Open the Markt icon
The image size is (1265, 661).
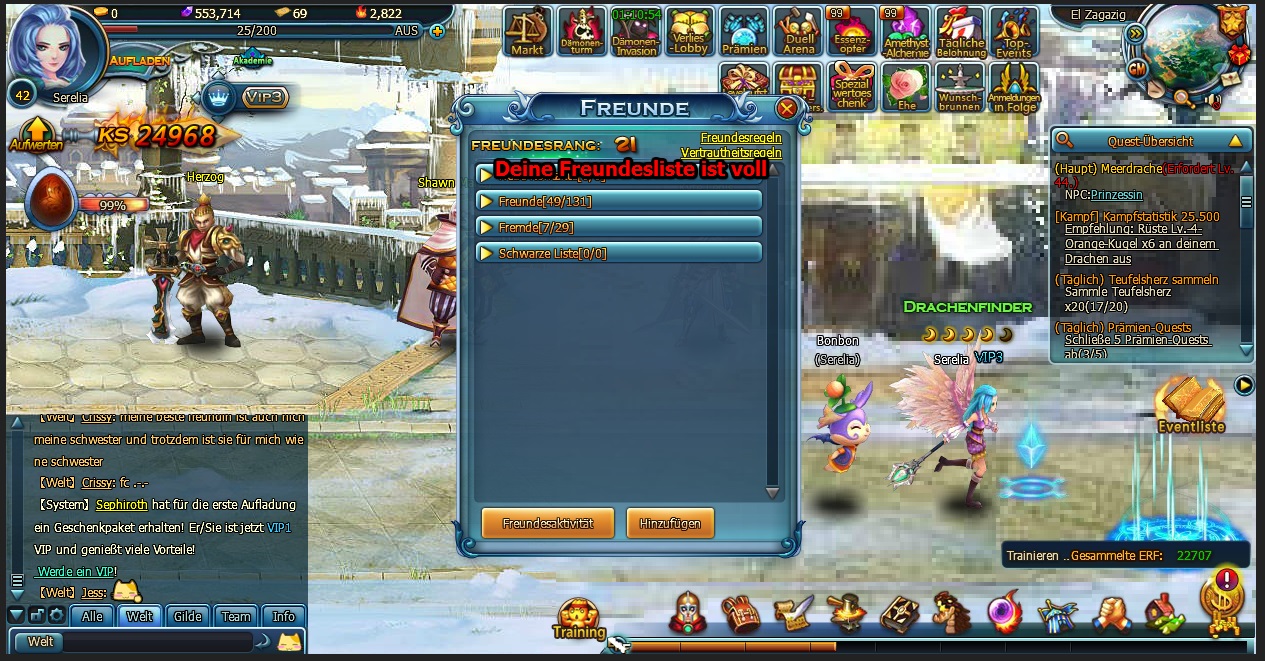[527, 33]
